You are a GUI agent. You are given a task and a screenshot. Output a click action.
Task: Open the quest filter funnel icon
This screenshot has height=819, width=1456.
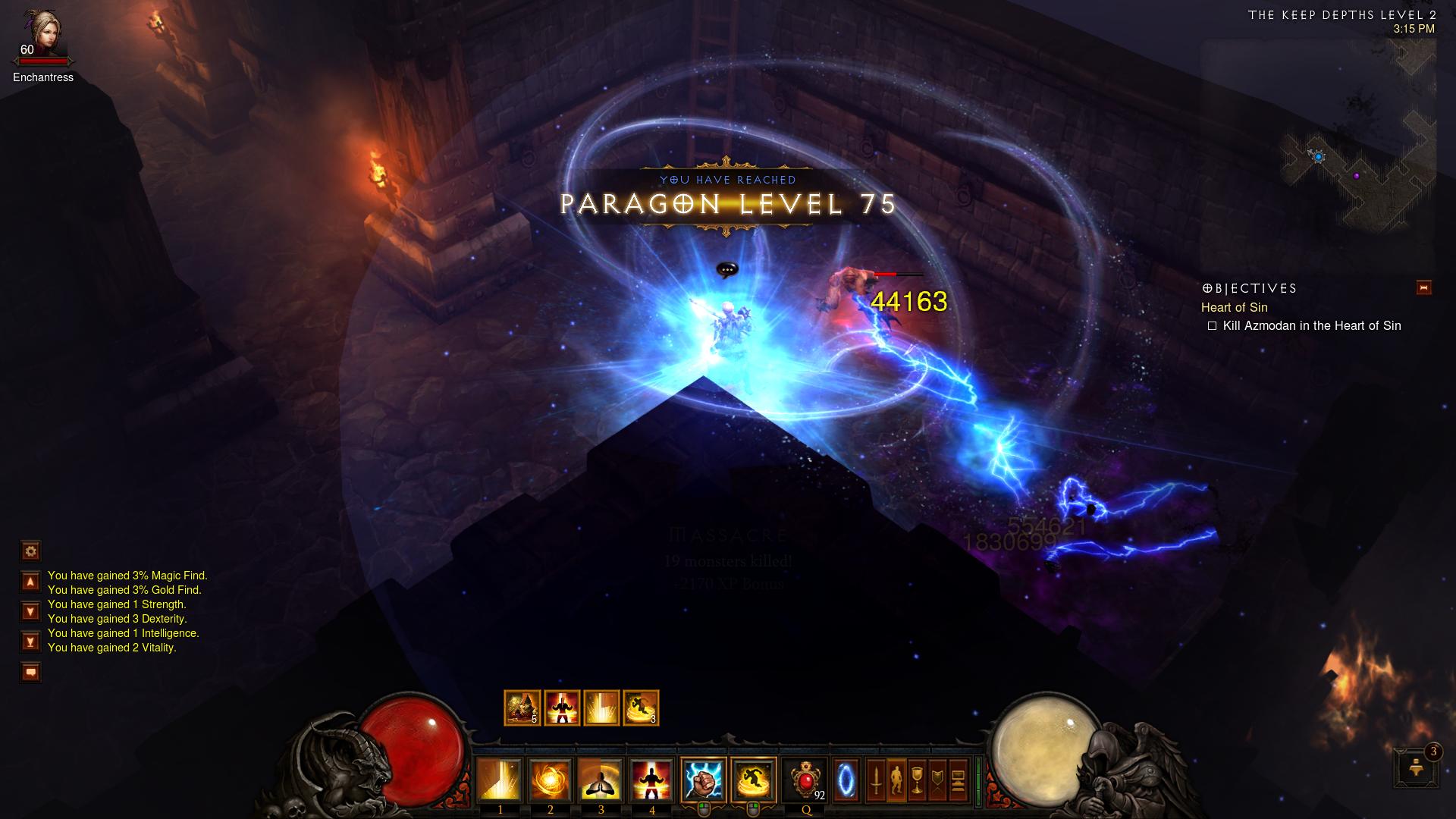(31, 641)
